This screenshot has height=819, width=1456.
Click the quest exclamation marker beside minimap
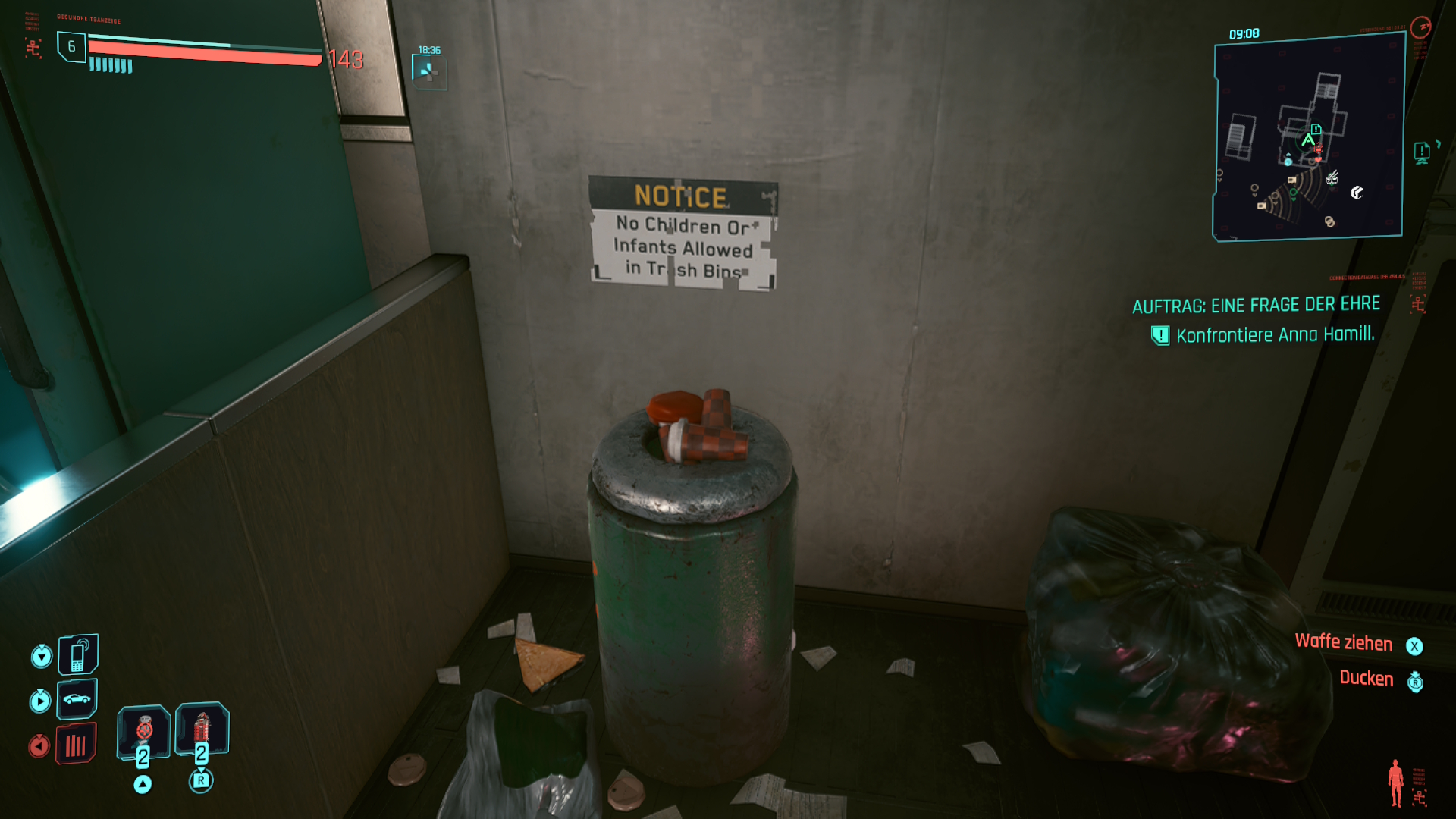point(1422,152)
